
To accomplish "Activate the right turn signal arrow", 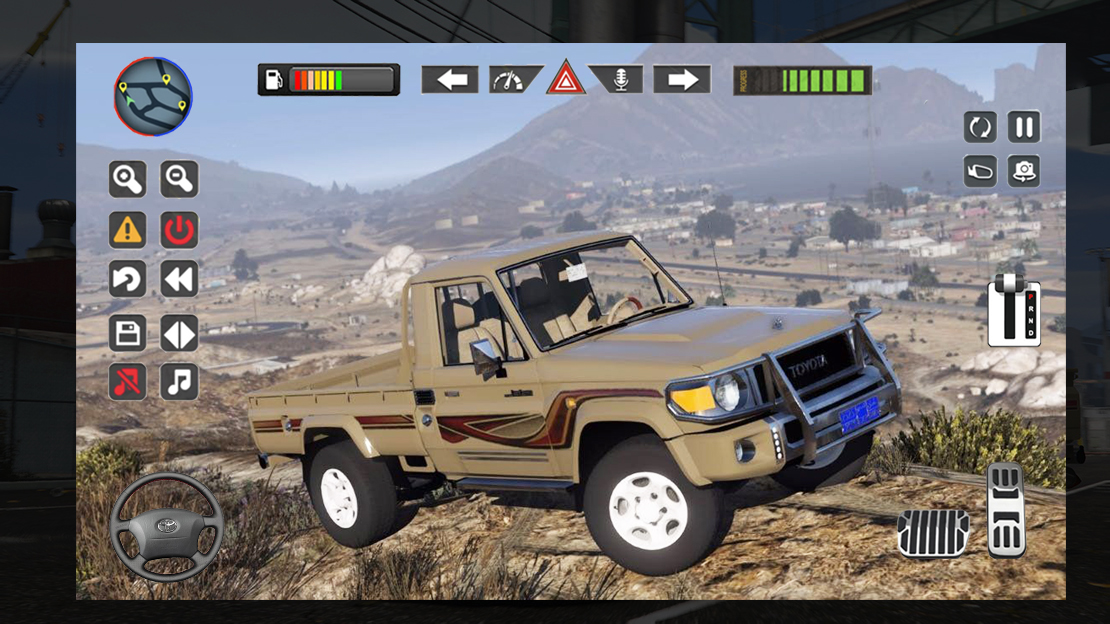I will pyautogui.click(x=682, y=80).
